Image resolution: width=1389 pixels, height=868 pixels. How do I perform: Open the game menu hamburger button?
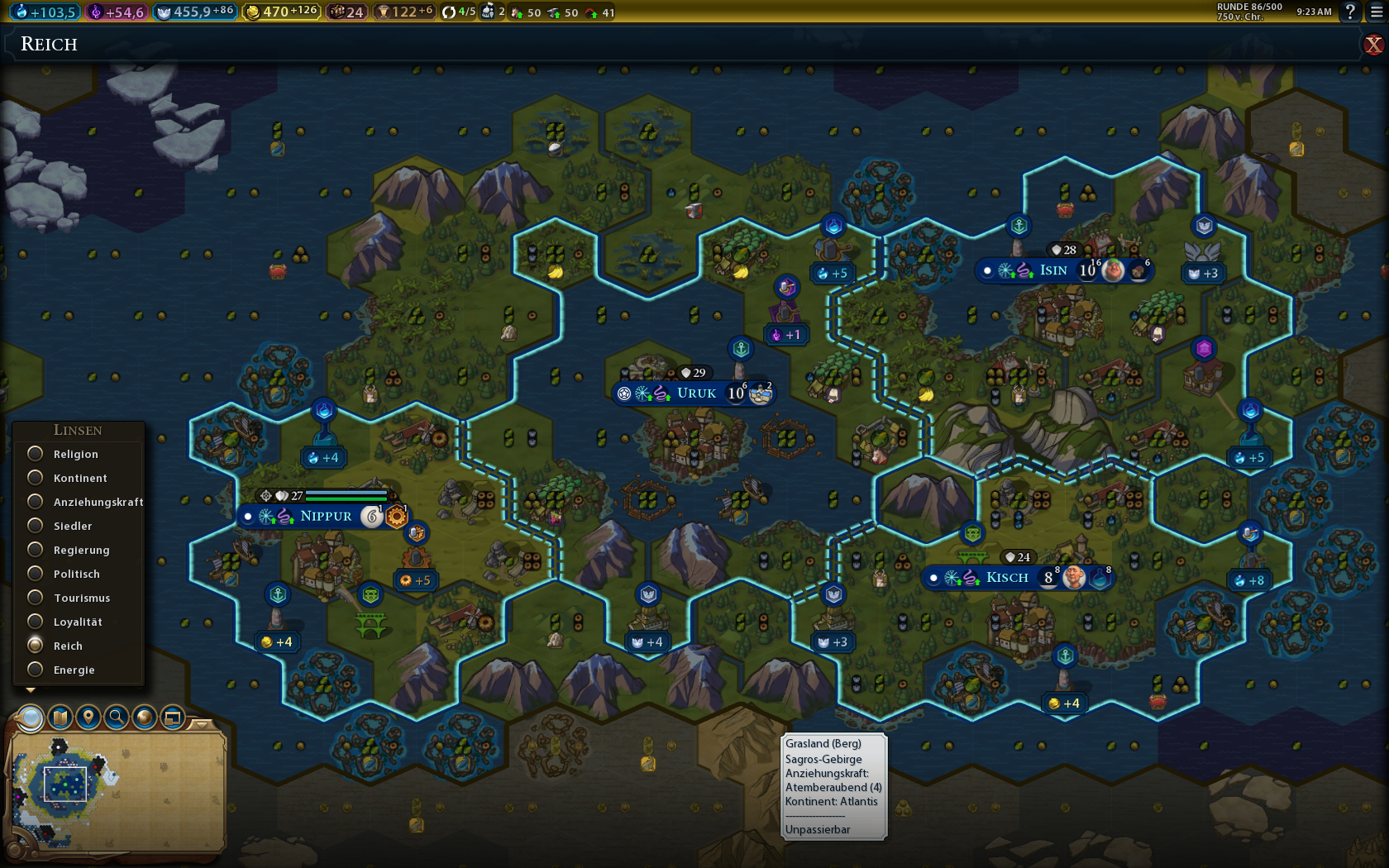point(1377,12)
